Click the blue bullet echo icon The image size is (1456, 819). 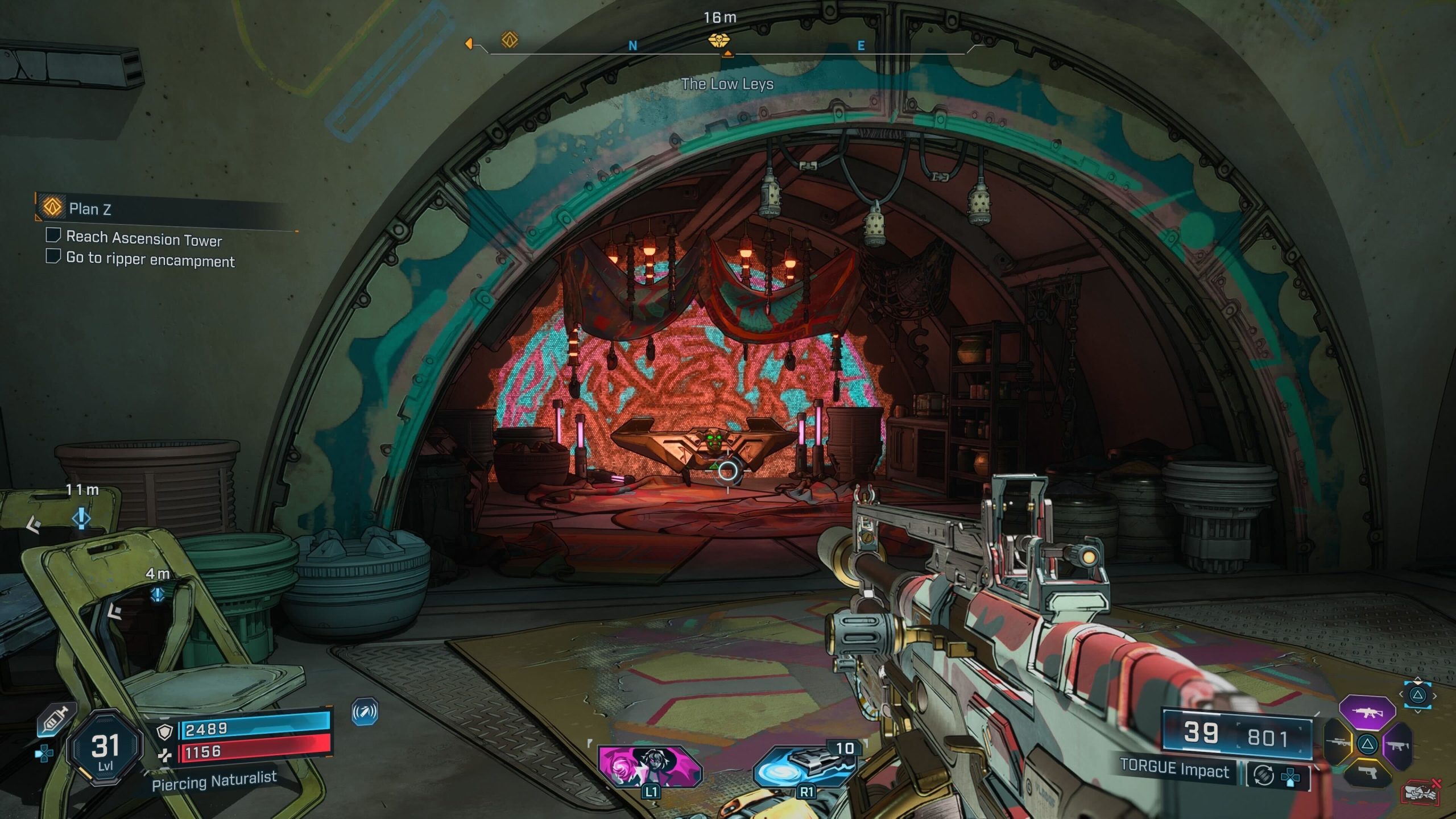[x=364, y=712]
